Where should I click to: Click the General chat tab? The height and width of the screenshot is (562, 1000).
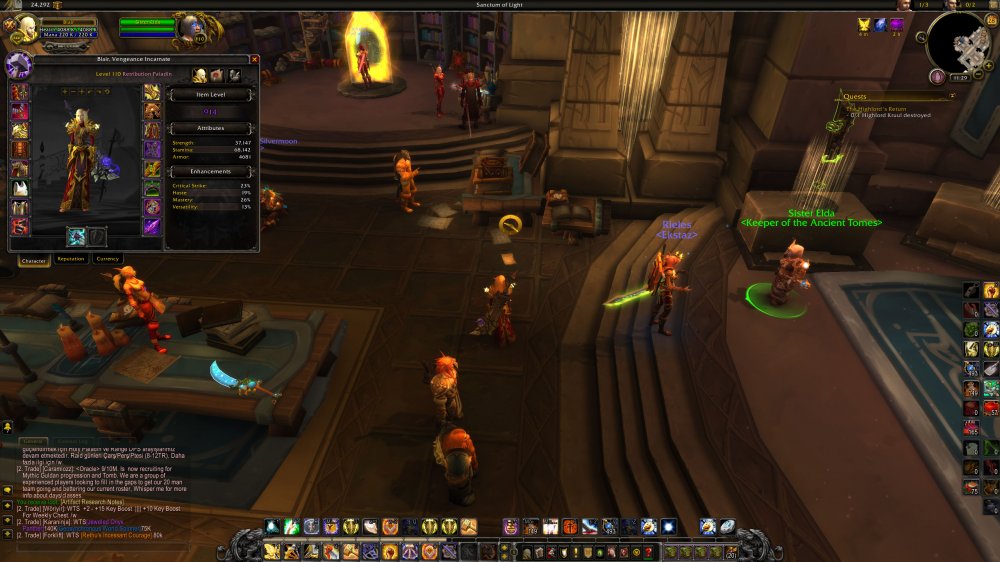(34, 441)
